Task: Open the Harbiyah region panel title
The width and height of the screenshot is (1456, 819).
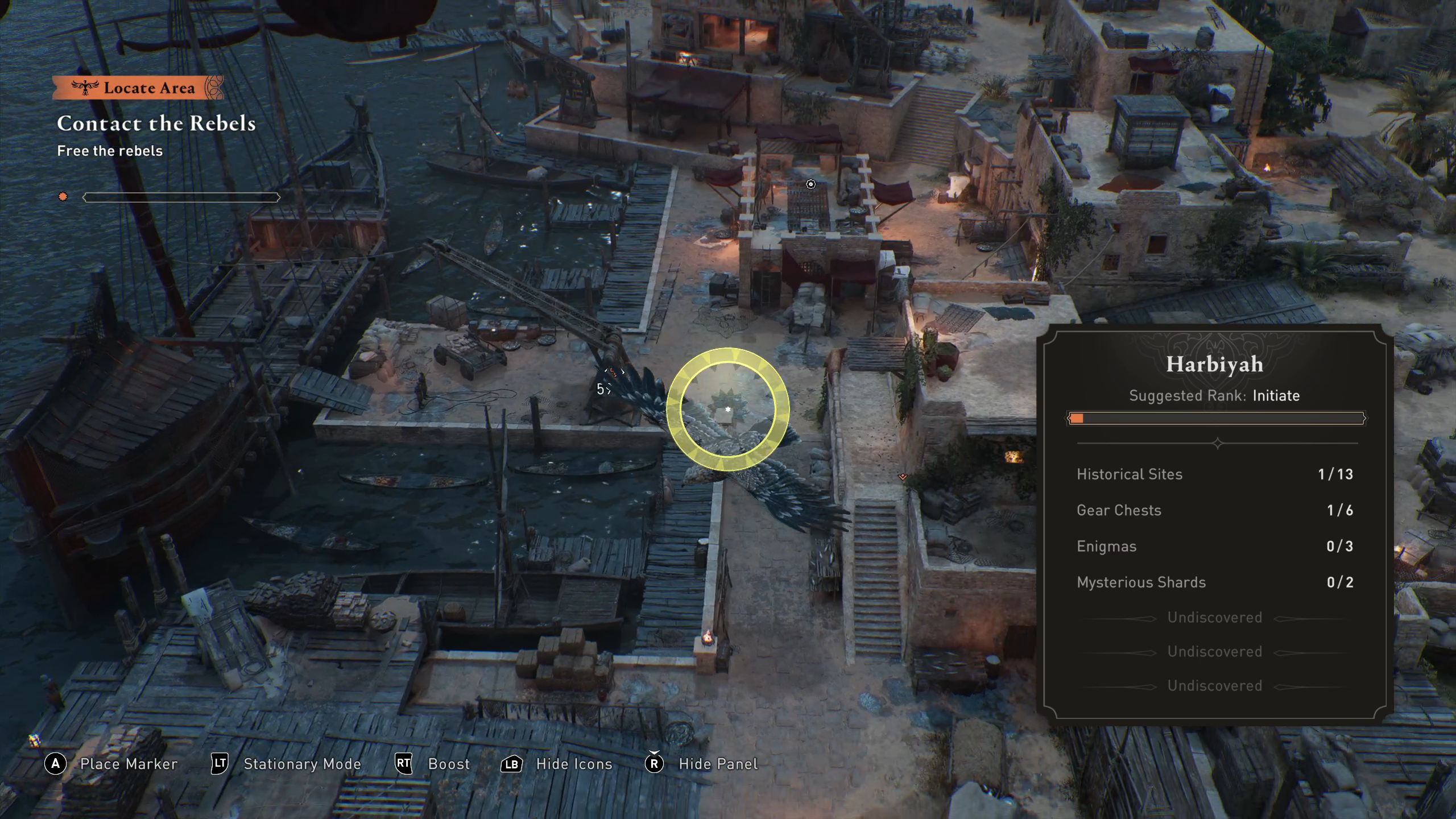Action: coord(1214,365)
